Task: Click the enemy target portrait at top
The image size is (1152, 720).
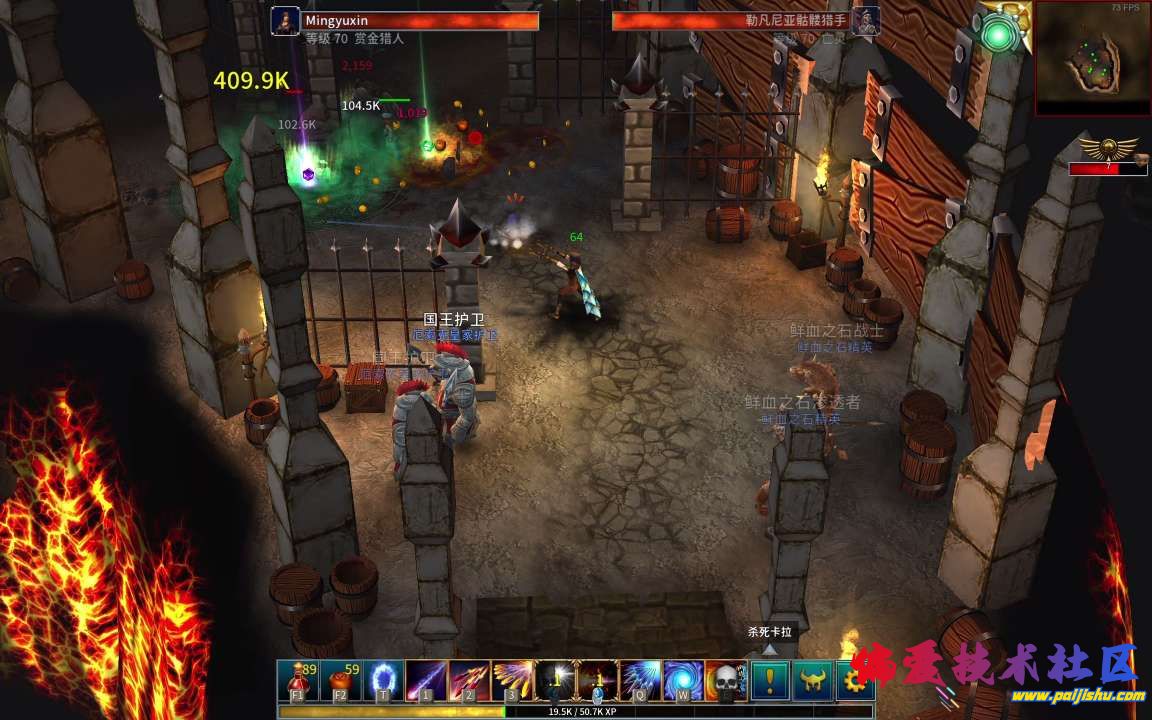Action: point(866,21)
